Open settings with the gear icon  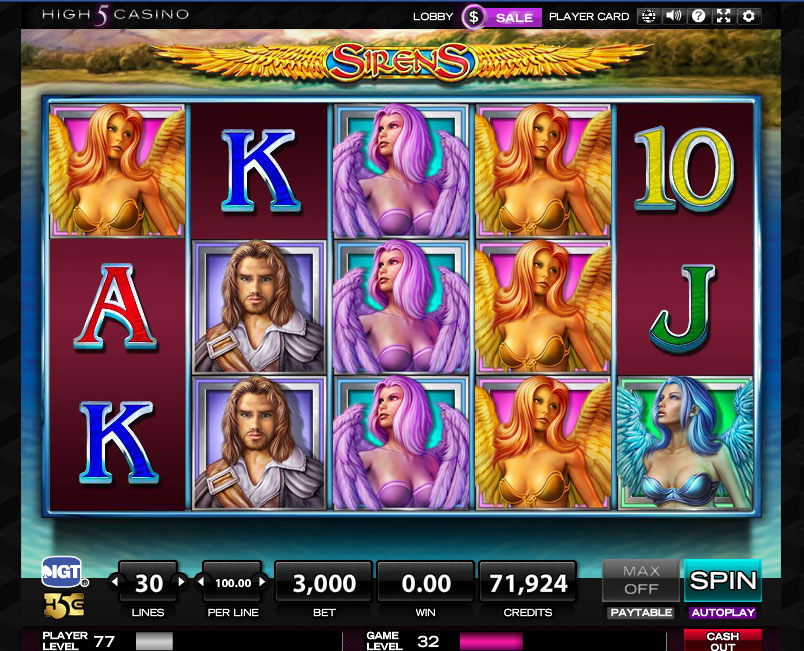(749, 16)
